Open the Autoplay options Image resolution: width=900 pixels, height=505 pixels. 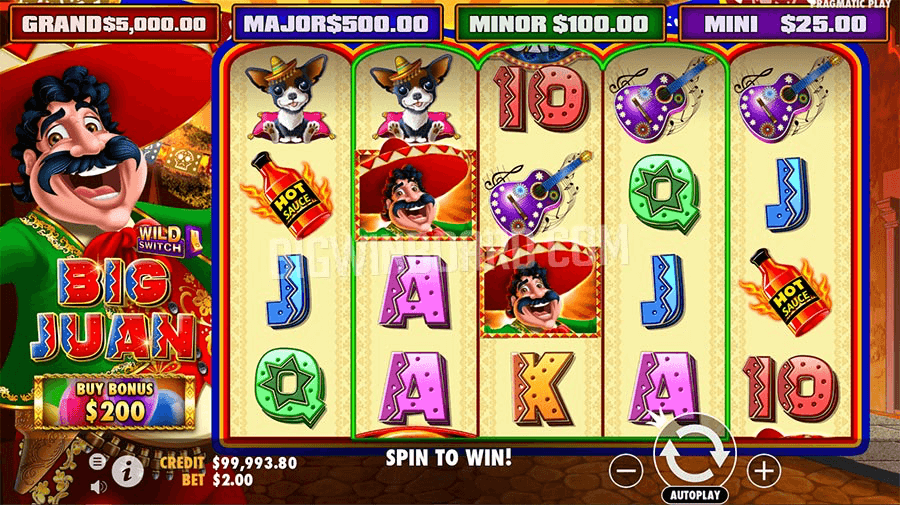694,495
